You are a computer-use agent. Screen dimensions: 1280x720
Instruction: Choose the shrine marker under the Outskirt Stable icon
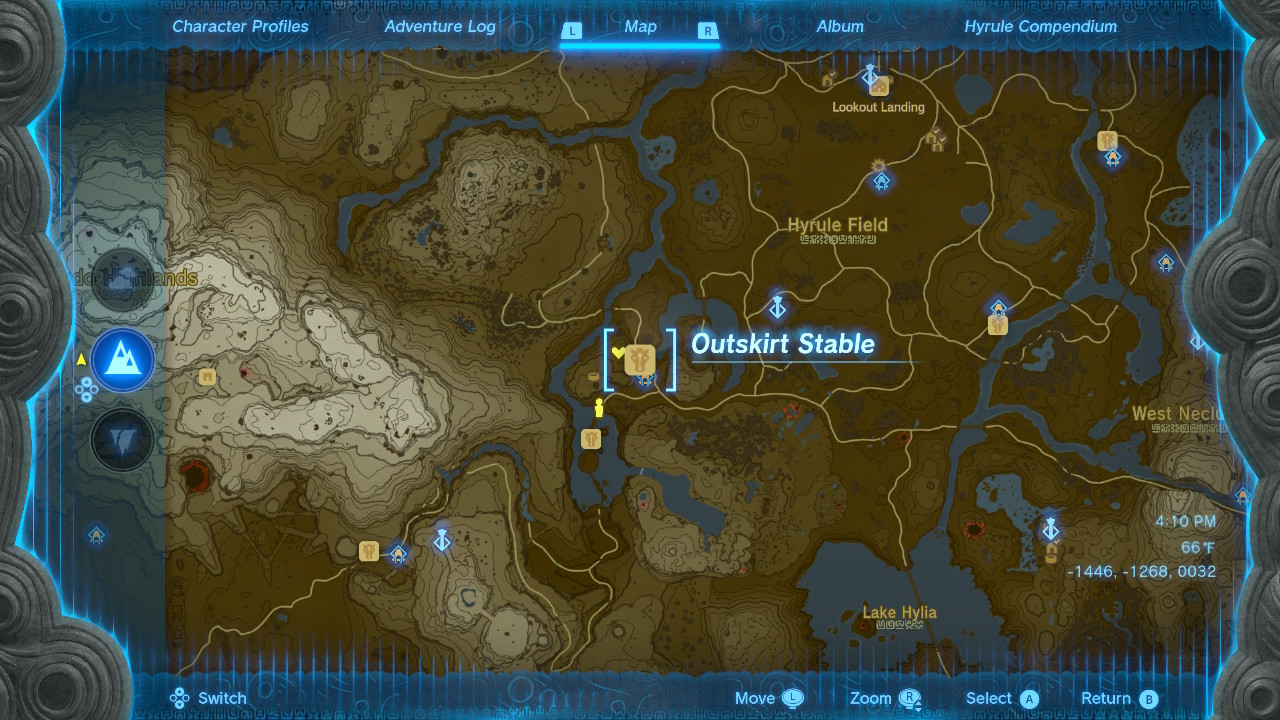[646, 381]
